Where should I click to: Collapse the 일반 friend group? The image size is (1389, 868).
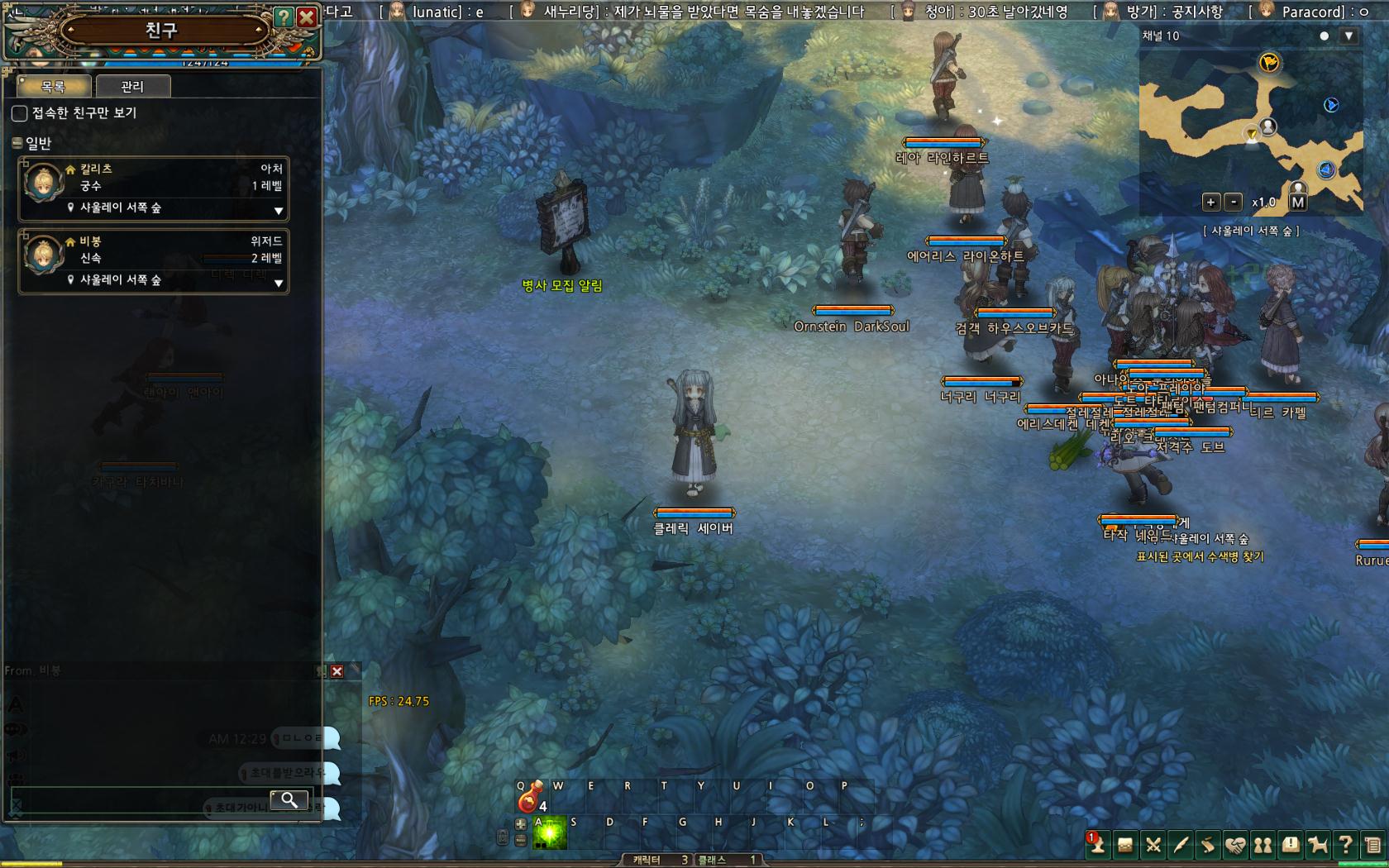[17, 143]
